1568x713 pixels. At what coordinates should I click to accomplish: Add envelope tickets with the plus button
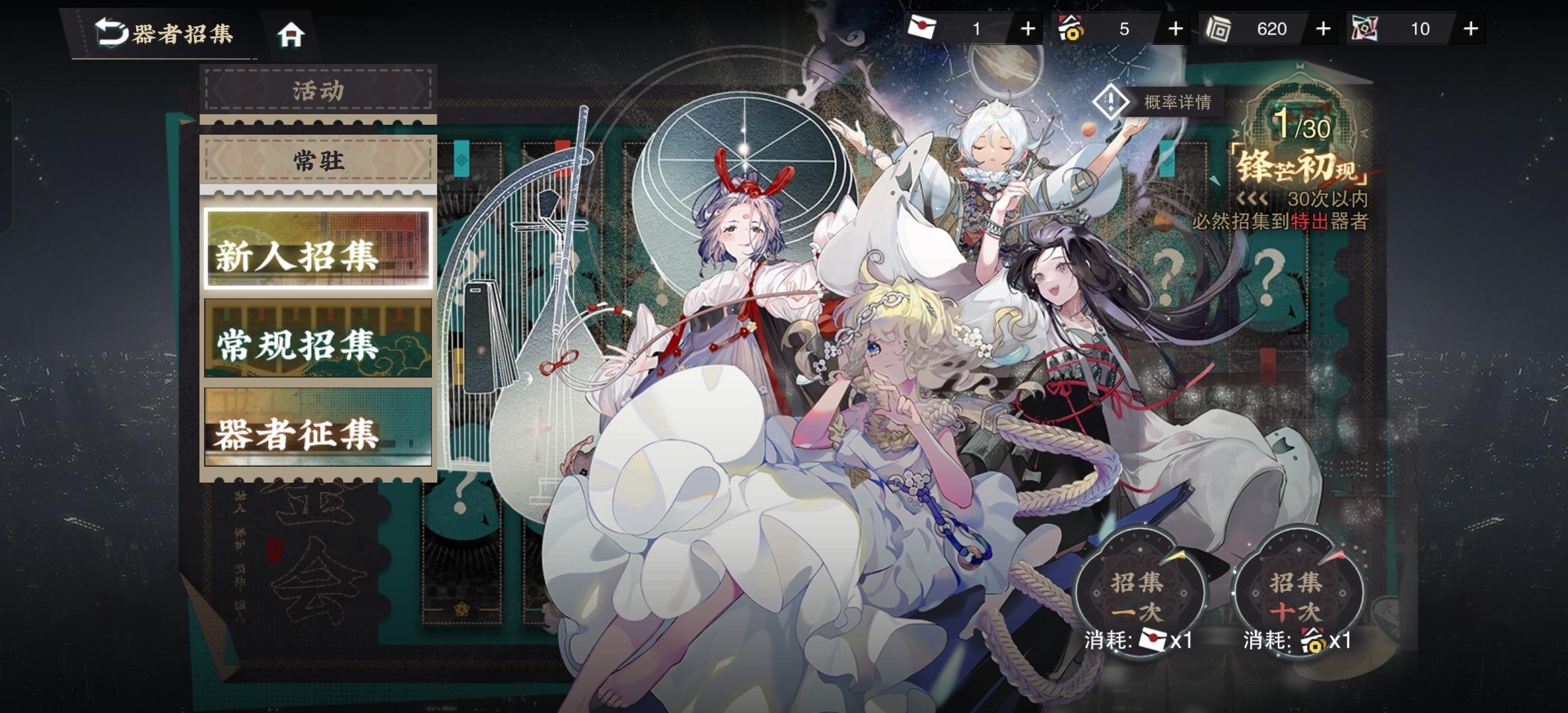coord(1029,28)
